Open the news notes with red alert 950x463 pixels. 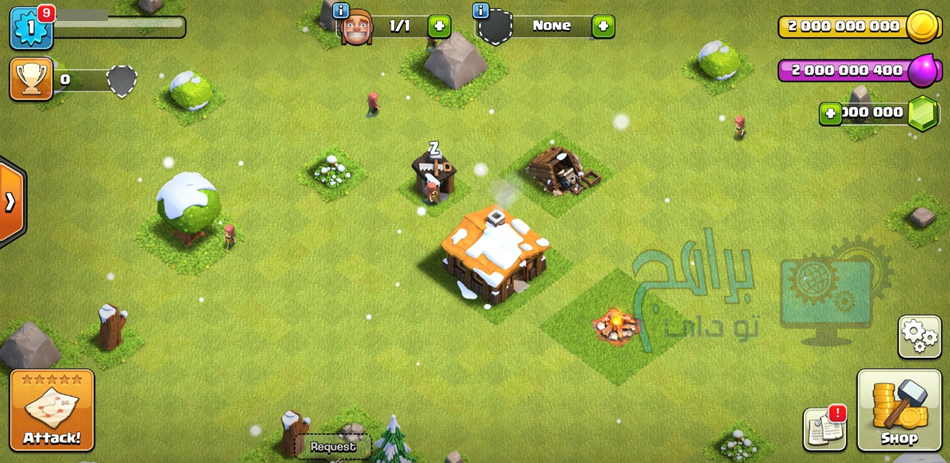coord(824,429)
